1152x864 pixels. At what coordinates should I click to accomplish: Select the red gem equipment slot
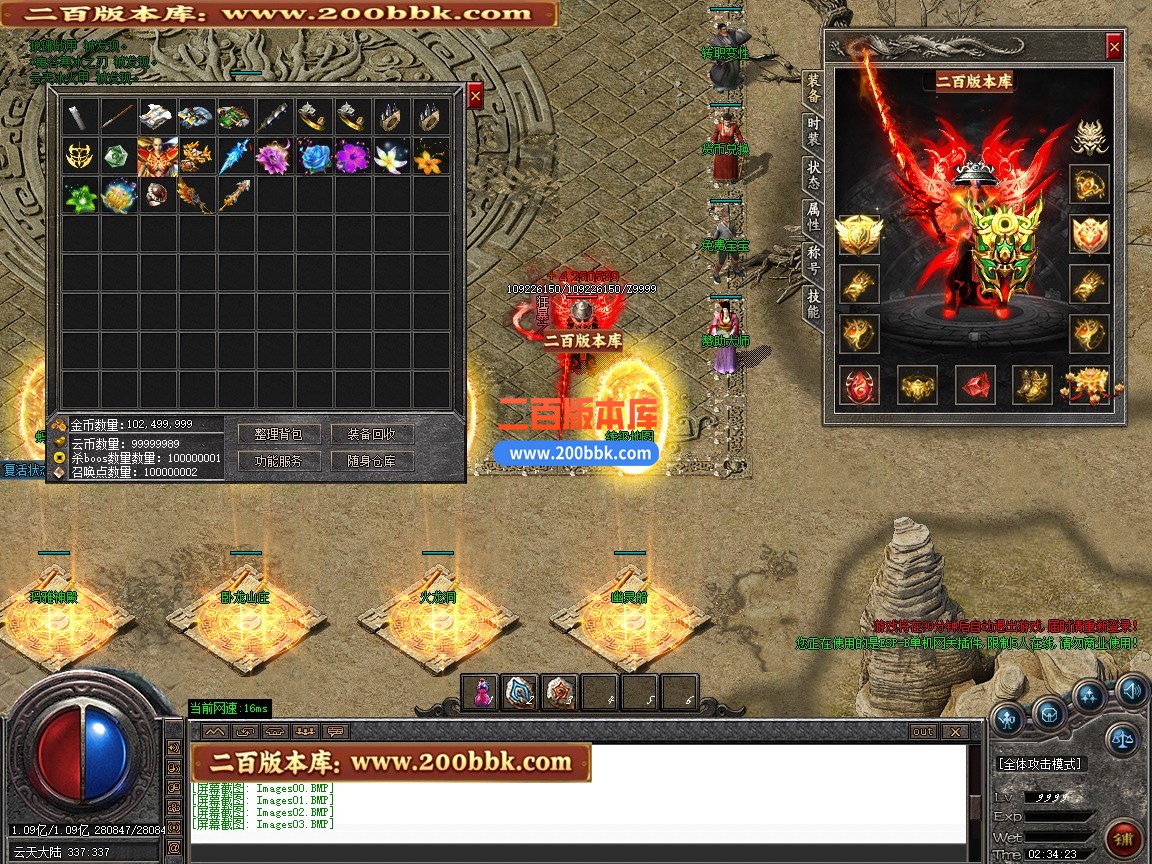click(975, 385)
